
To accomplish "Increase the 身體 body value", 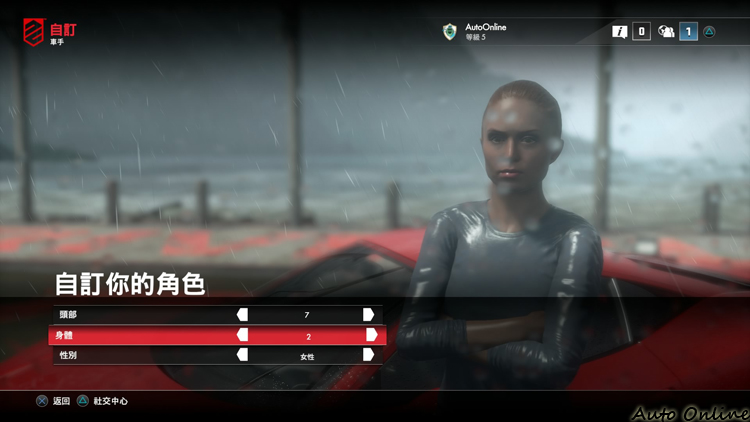I will pyautogui.click(x=371, y=335).
